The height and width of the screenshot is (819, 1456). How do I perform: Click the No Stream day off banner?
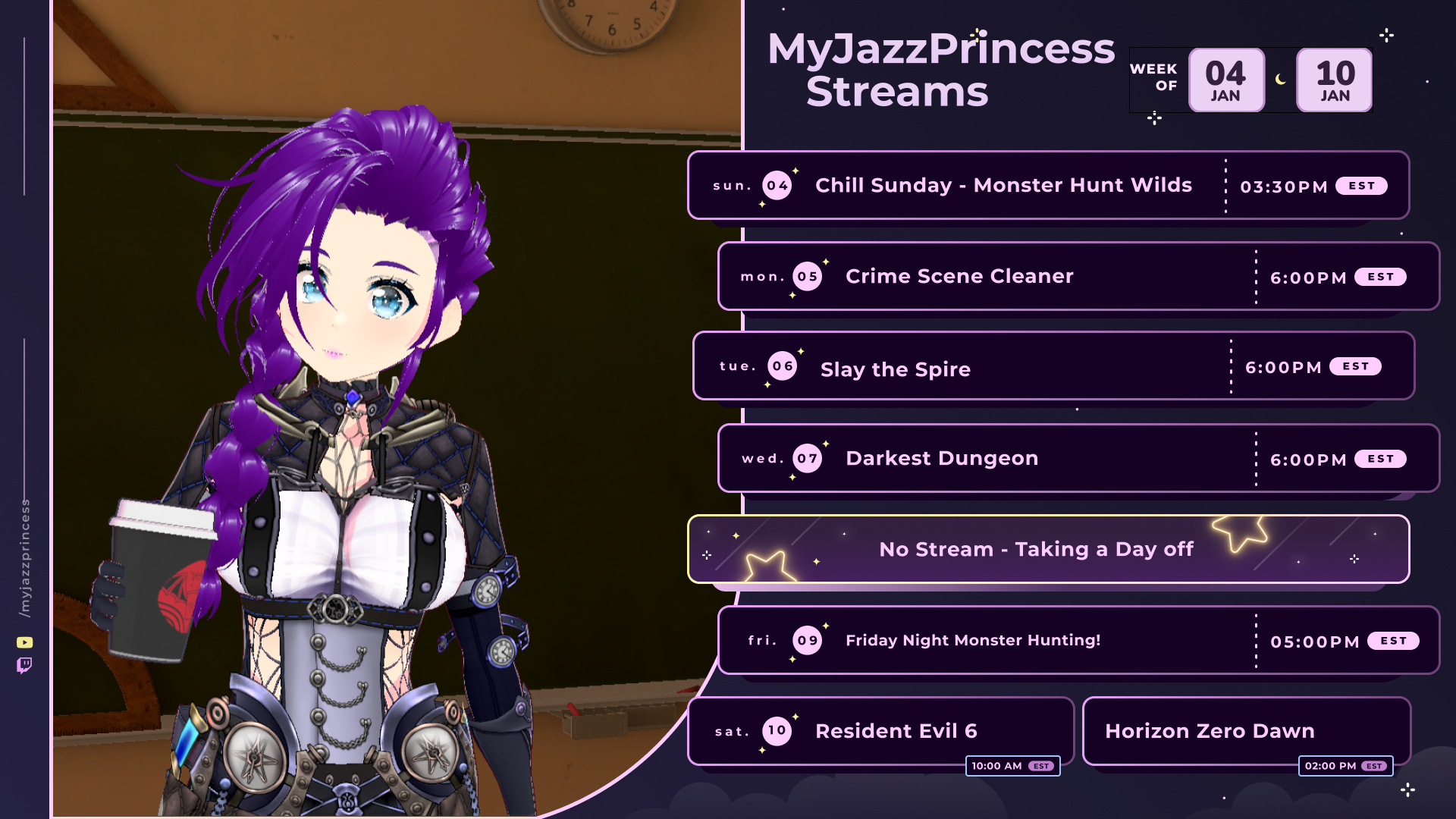tap(1048, 550)
